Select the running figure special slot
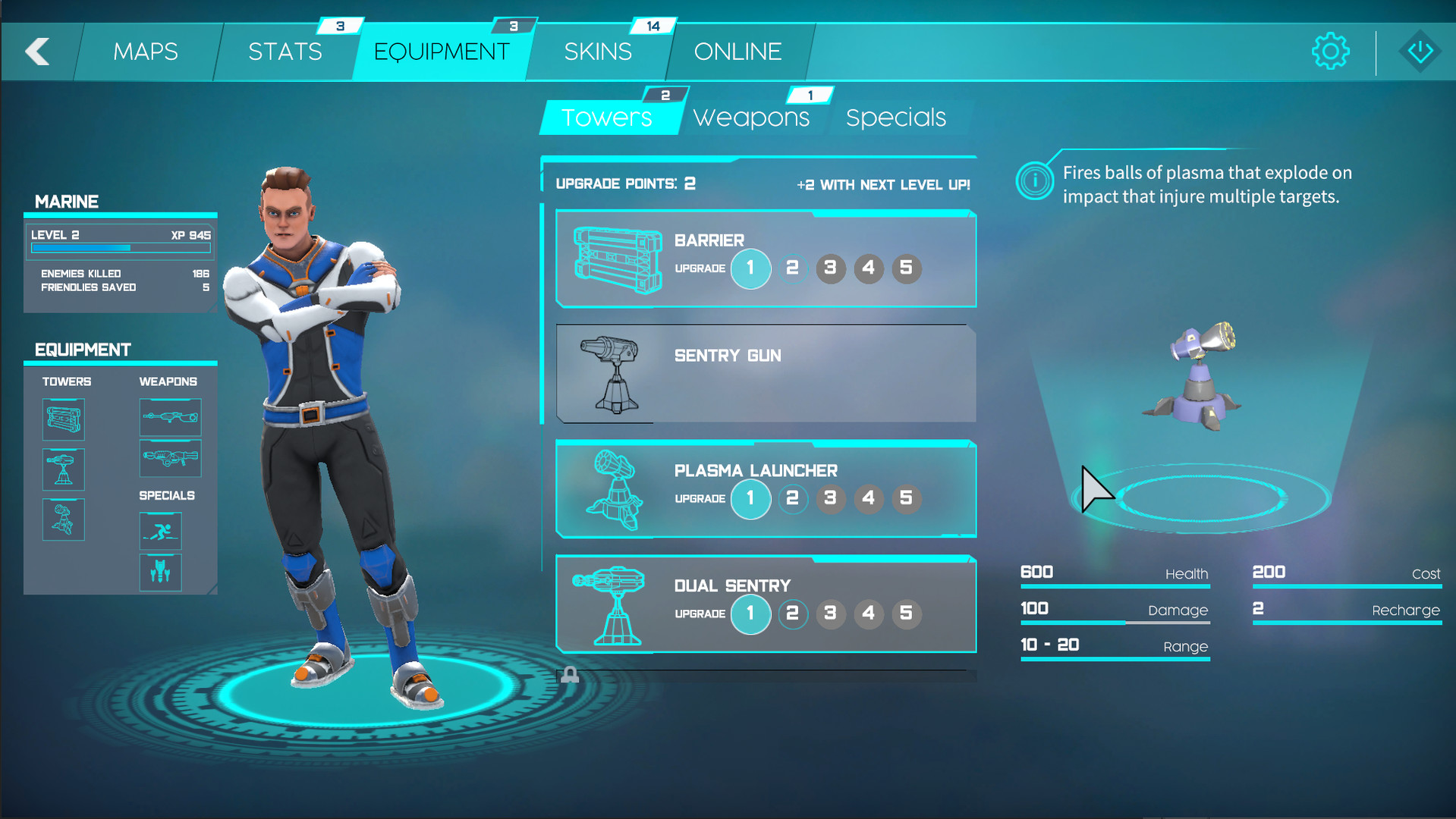 (160, 531)
